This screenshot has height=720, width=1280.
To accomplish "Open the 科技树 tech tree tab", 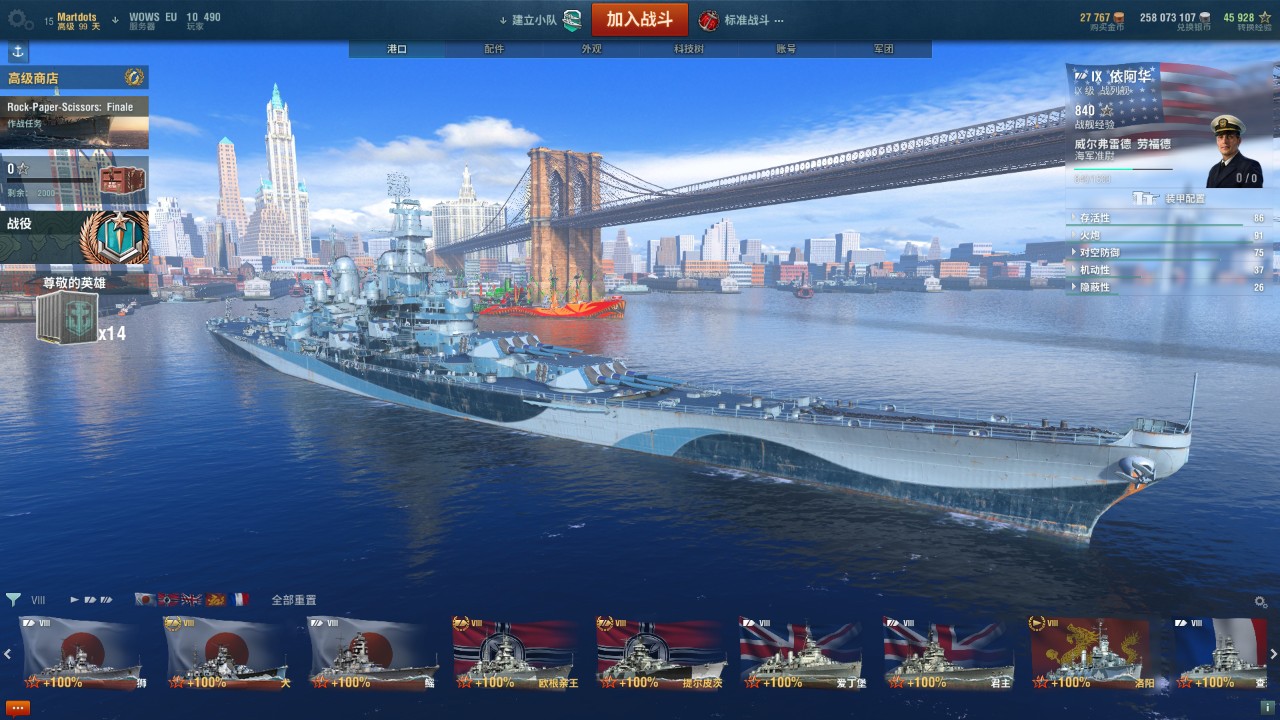I will 688,49.
